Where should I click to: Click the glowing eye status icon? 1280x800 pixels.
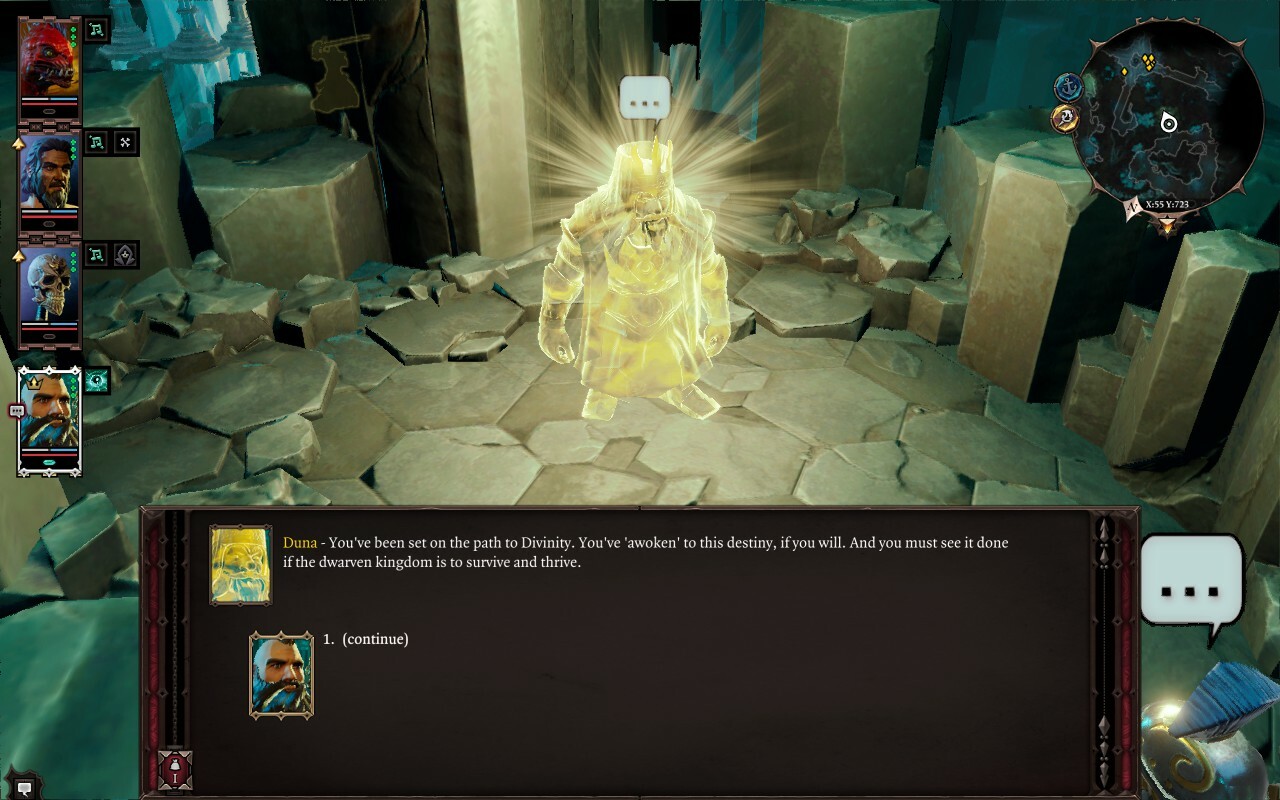pyautogui.click(x=97, y=380)
